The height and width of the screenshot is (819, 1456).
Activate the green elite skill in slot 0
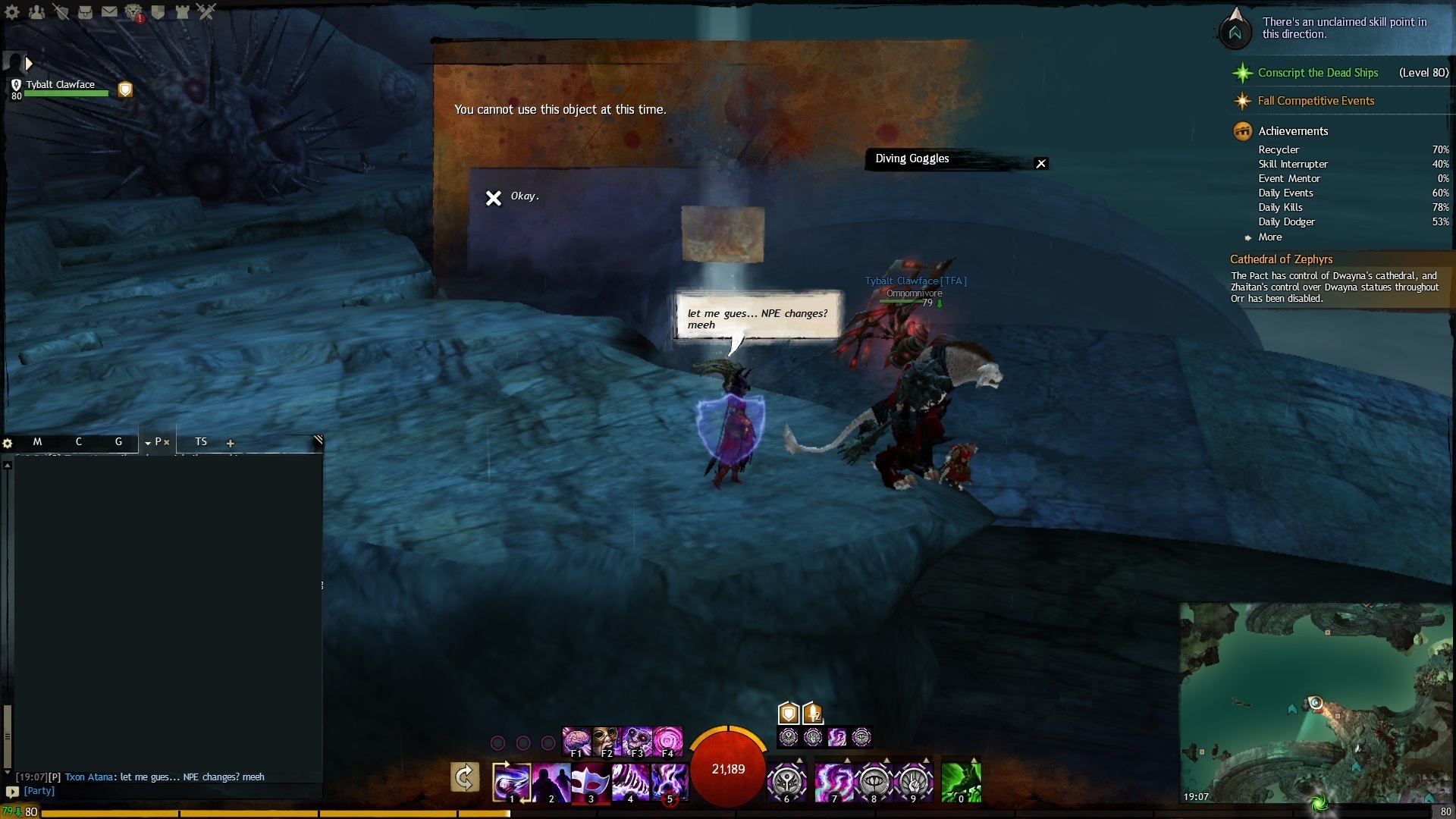point(961,782)
